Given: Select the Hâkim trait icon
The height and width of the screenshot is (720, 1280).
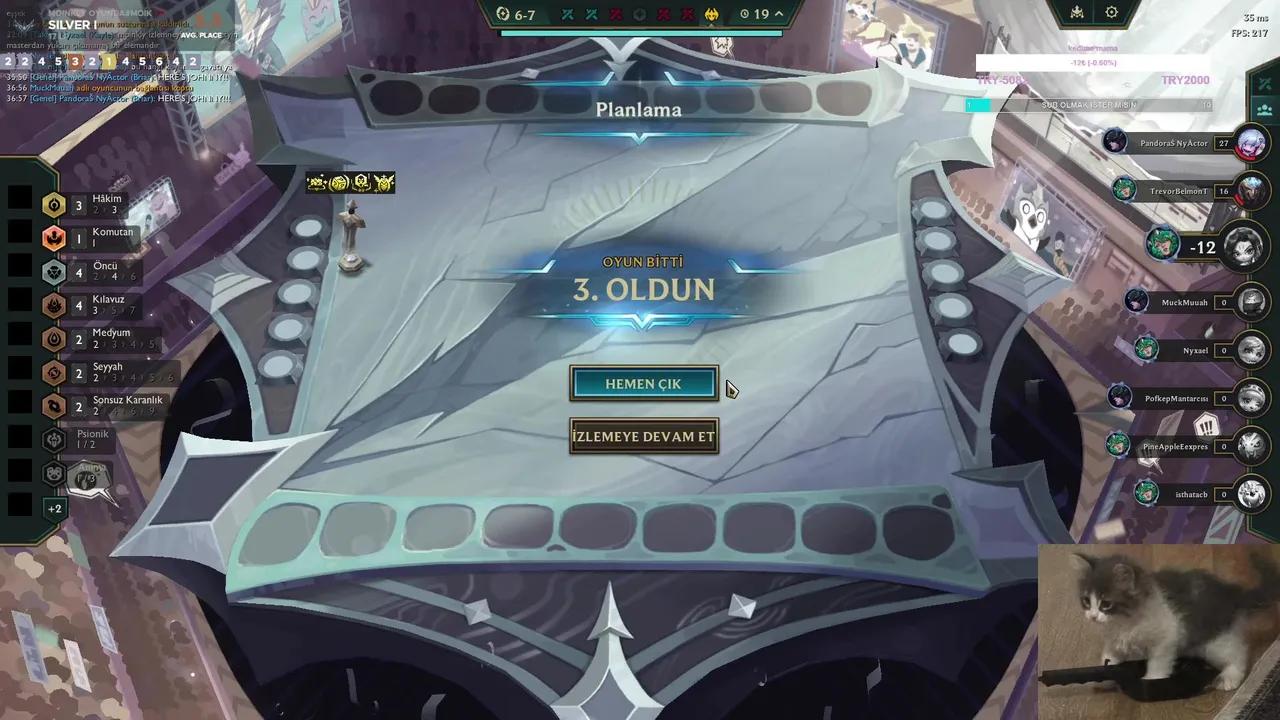Looking at the screenshot, I should [54, 204].
